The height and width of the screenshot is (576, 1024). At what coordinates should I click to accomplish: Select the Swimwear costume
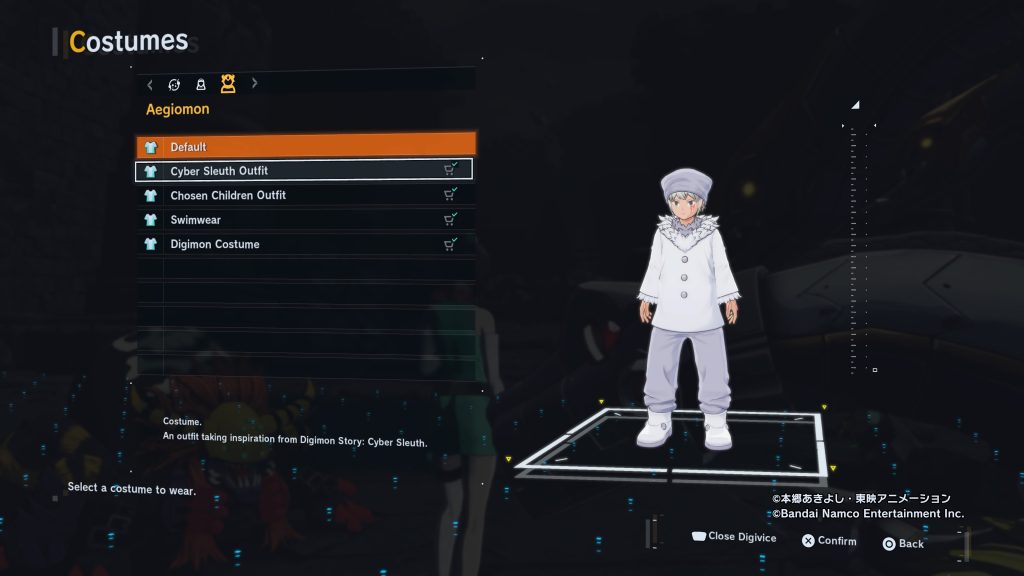tap(305, 220)
